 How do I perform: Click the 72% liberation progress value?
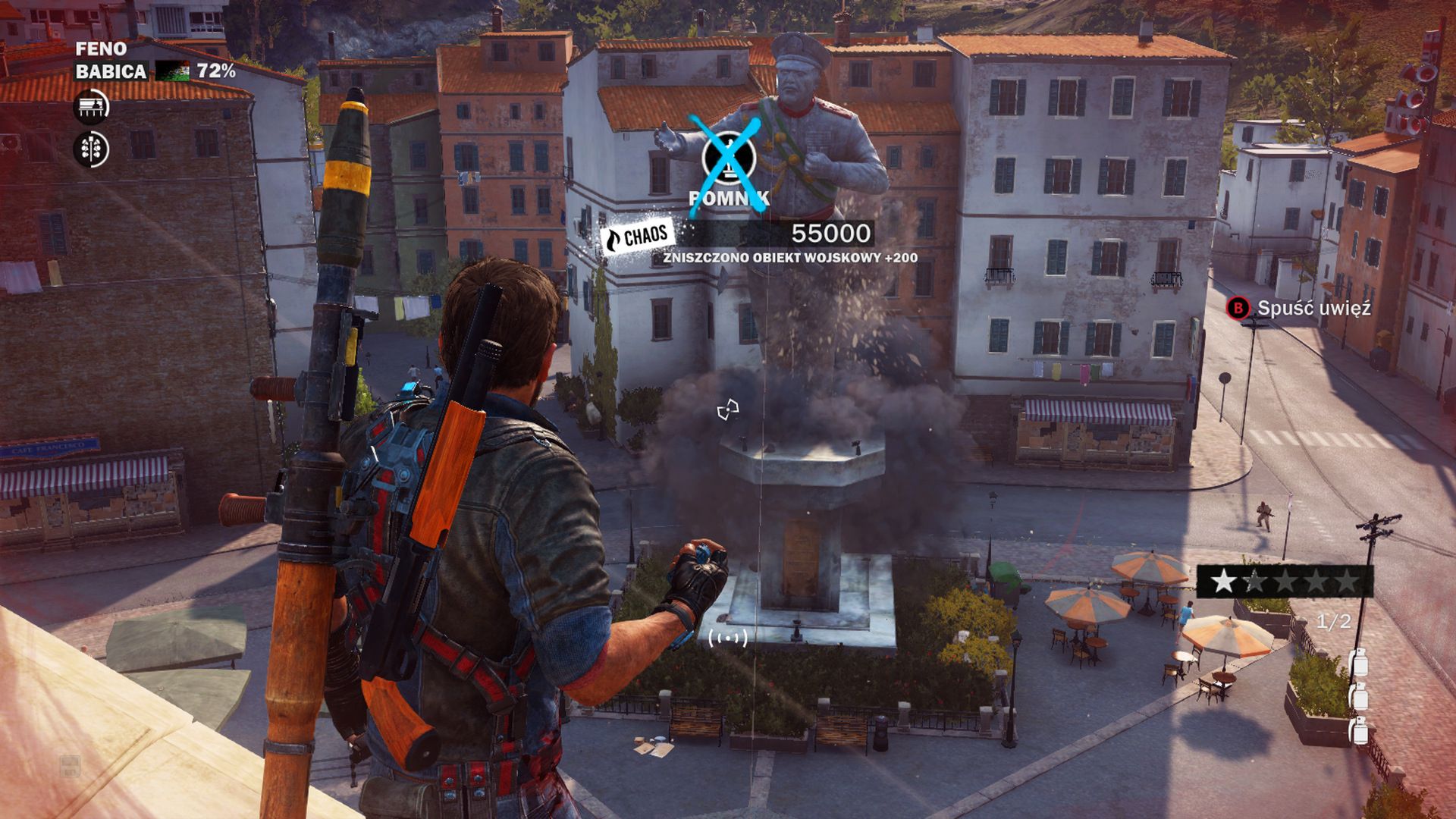tap(216, 74)
